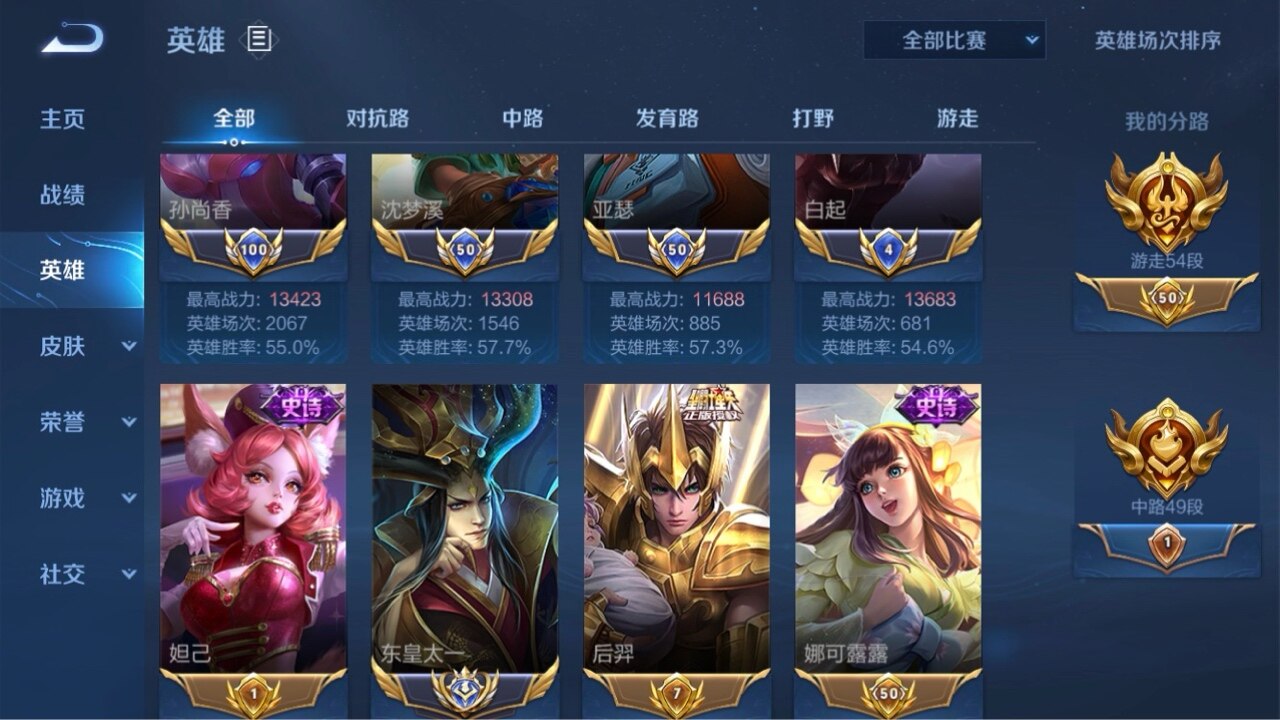The width and height of the screenshot is (1280, 720).
Task: Switch to the 对抗路 tab
Action: point(377,118)
